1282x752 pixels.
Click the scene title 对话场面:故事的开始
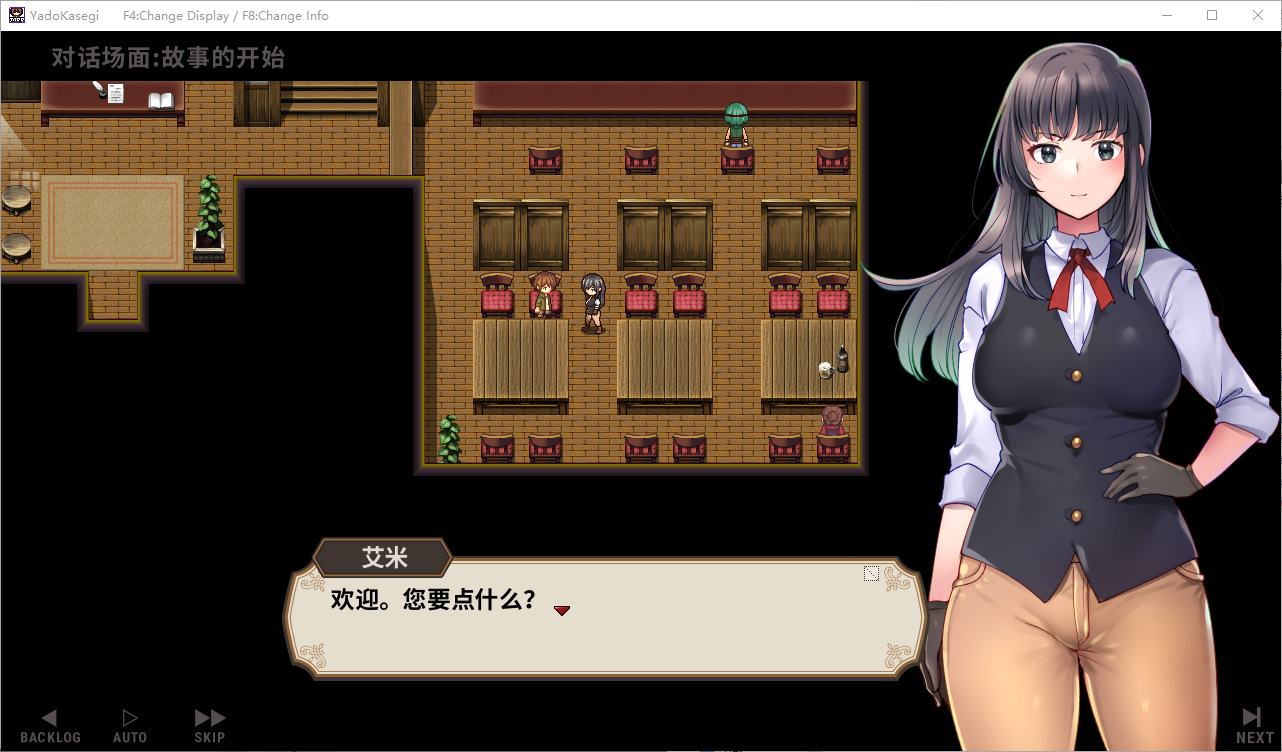pyautogui.click(x=166, y=57)
